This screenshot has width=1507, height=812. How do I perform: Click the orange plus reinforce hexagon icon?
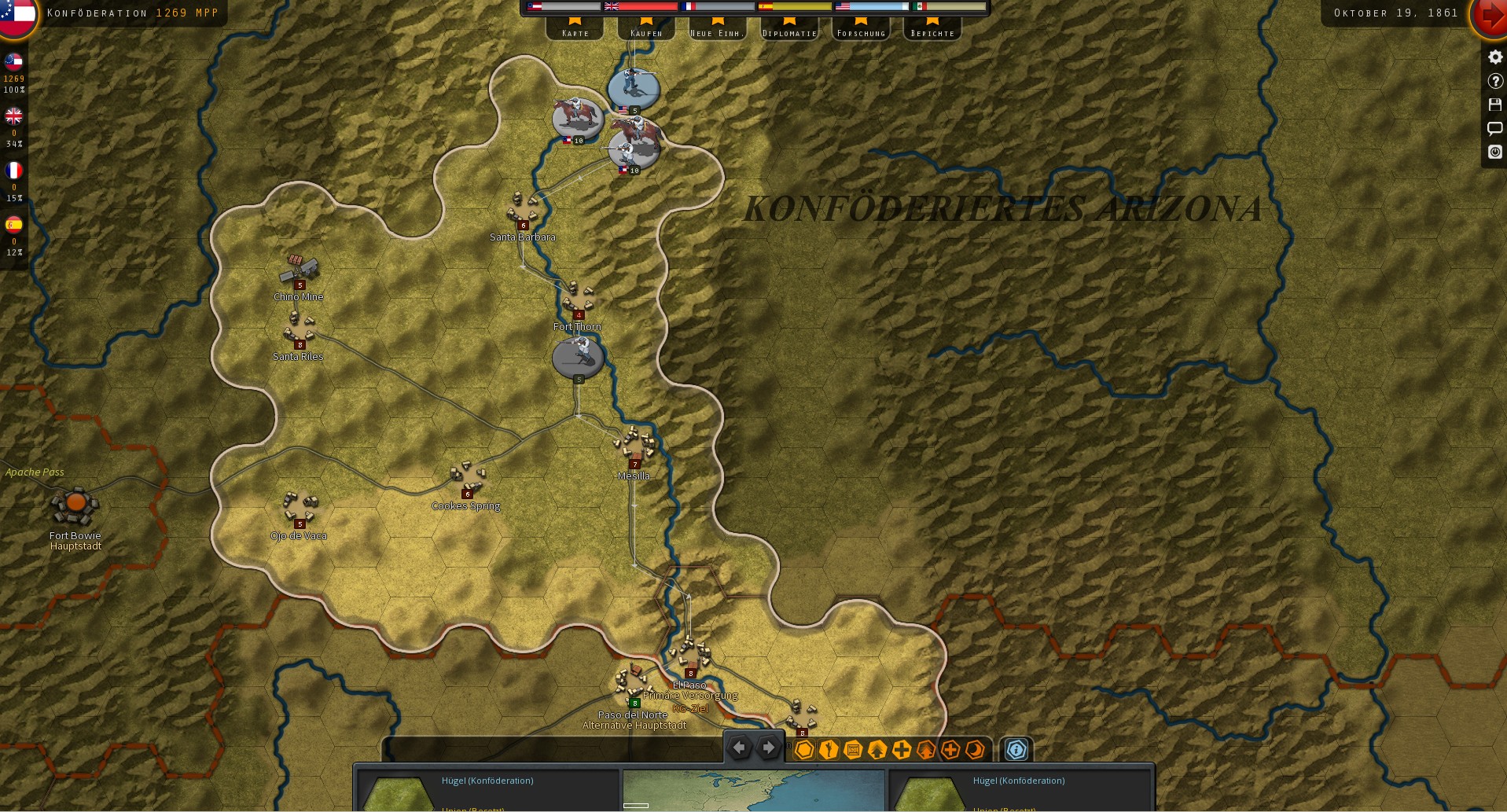950,749
